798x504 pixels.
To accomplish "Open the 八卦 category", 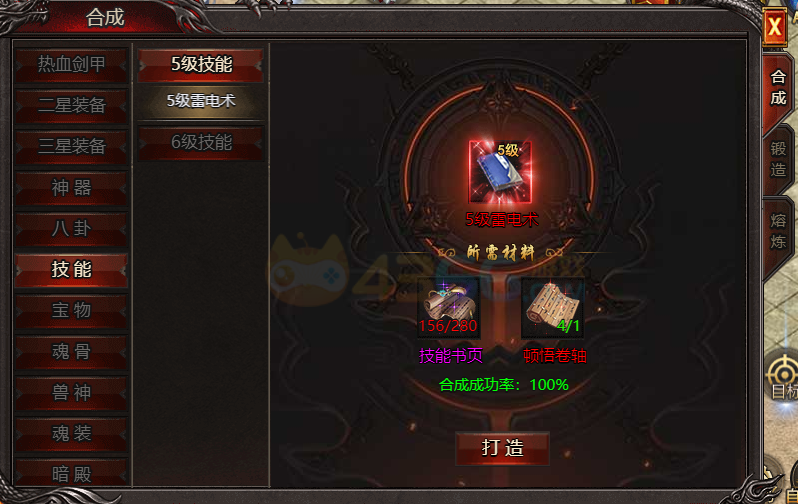I will pos(71,228).
